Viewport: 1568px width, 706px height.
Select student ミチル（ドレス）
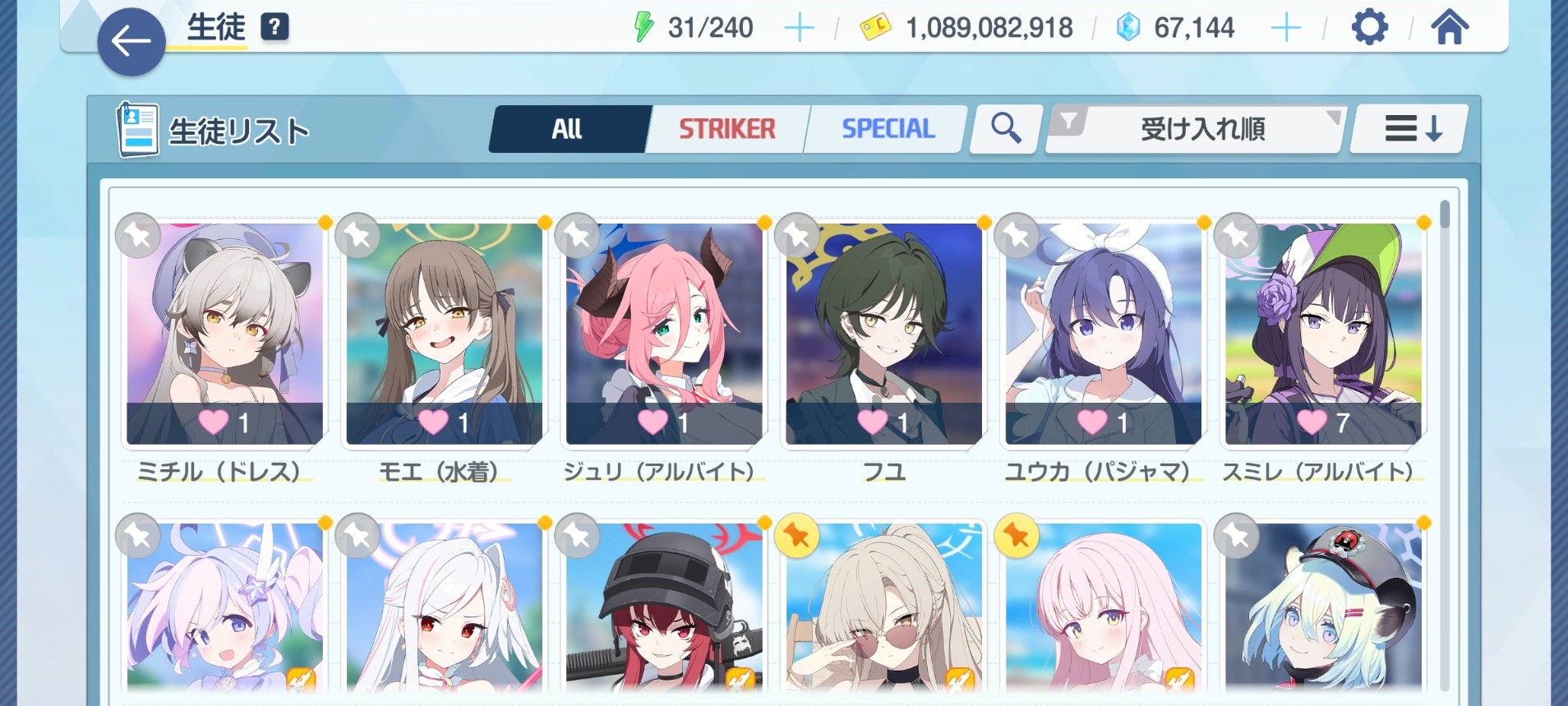pos(224,335)
